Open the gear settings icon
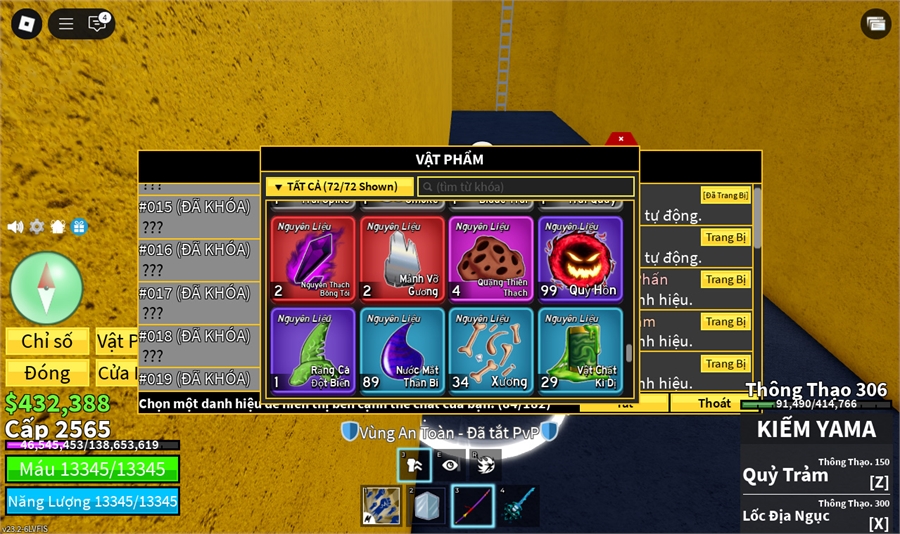Viewport: 900px width, 534px height. point(37,227)
